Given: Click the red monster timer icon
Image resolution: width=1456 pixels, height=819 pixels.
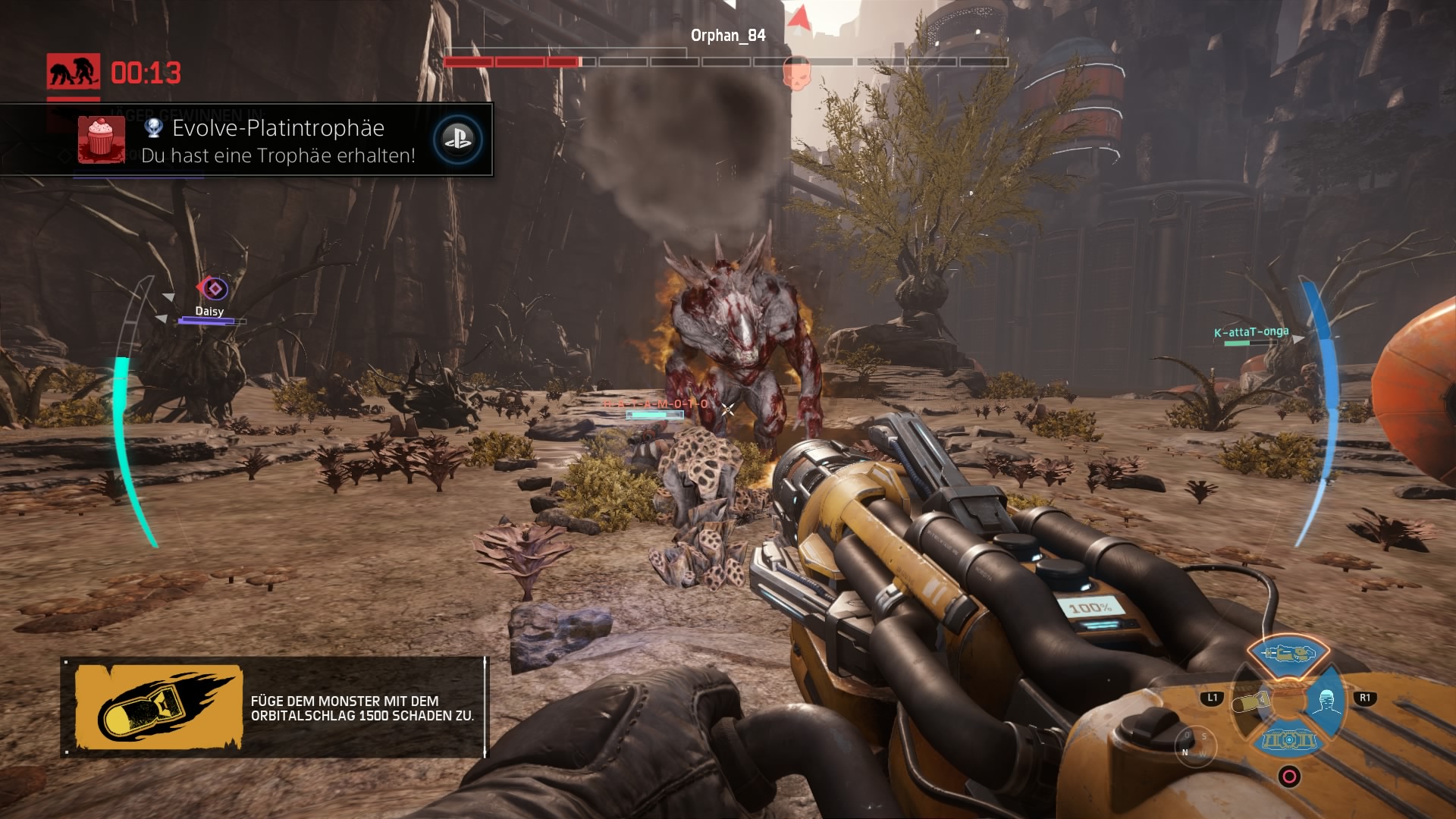Looking at the screenshot, I should (x=73, y=72).
